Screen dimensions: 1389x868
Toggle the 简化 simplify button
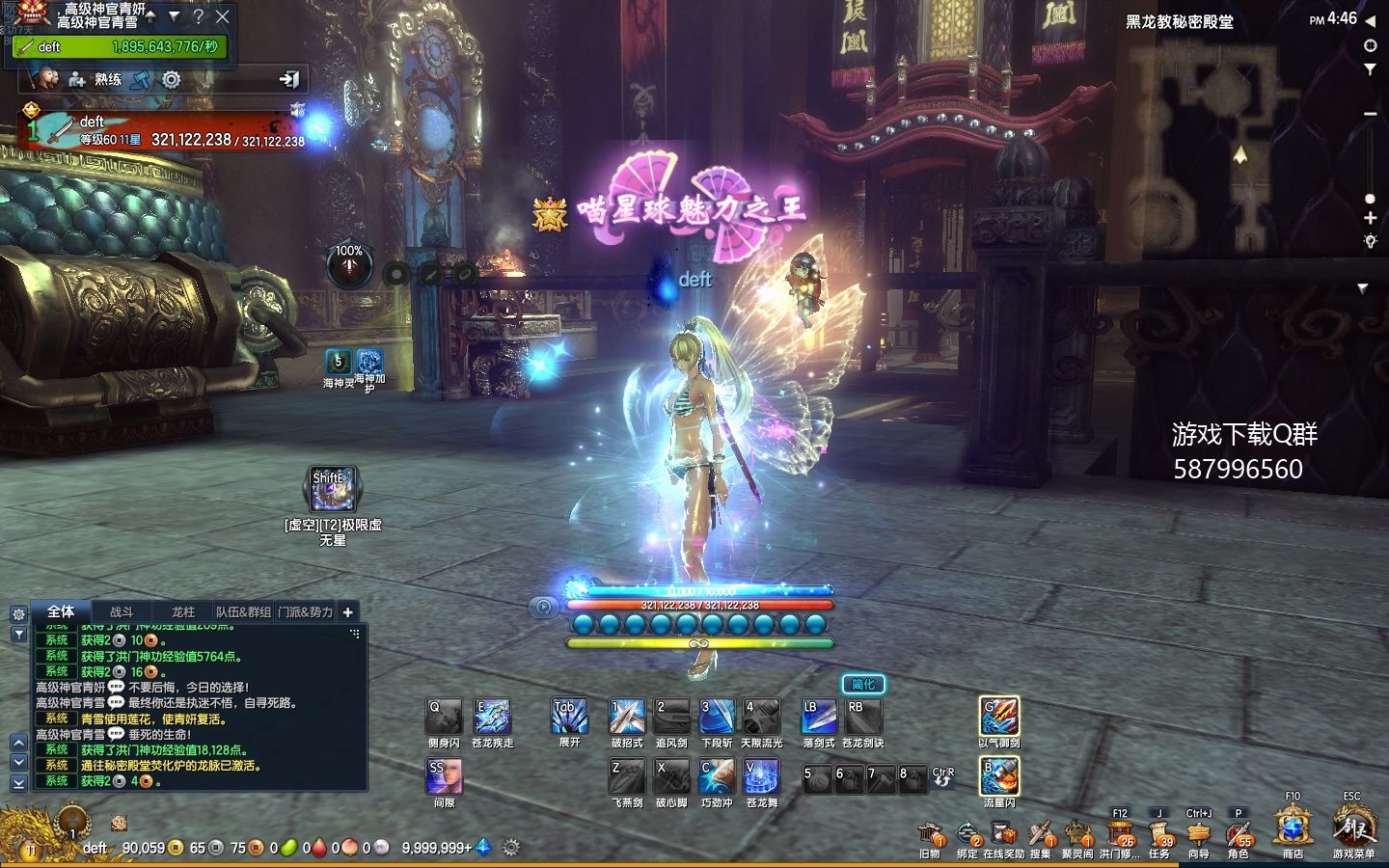(x=862, y=685)
